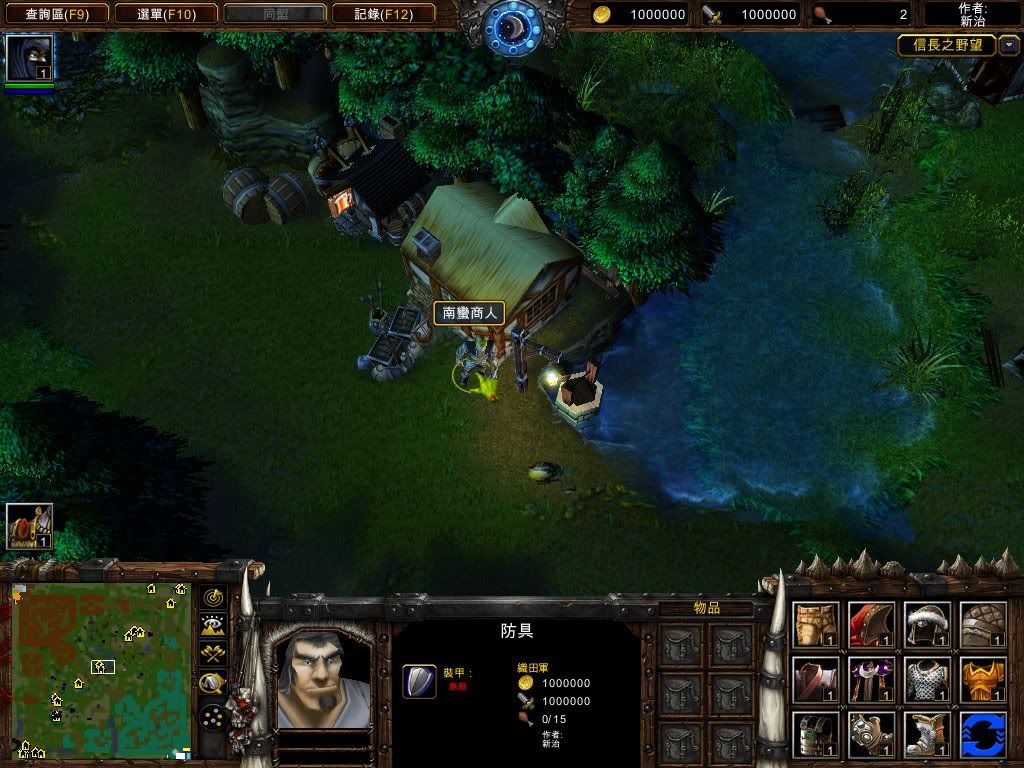The height and width of the screenshot is (768, 1024).
Task: Click the world minimap
Action: [102, 668]
